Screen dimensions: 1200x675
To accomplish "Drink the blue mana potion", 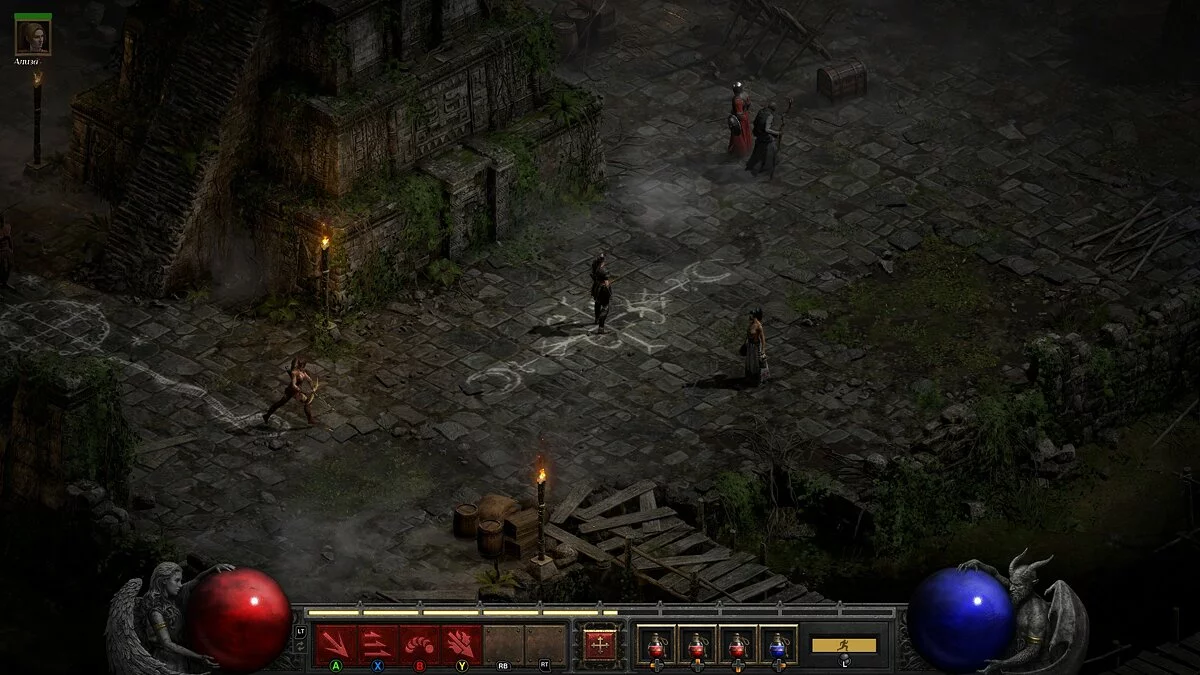I will click(777, 645).
